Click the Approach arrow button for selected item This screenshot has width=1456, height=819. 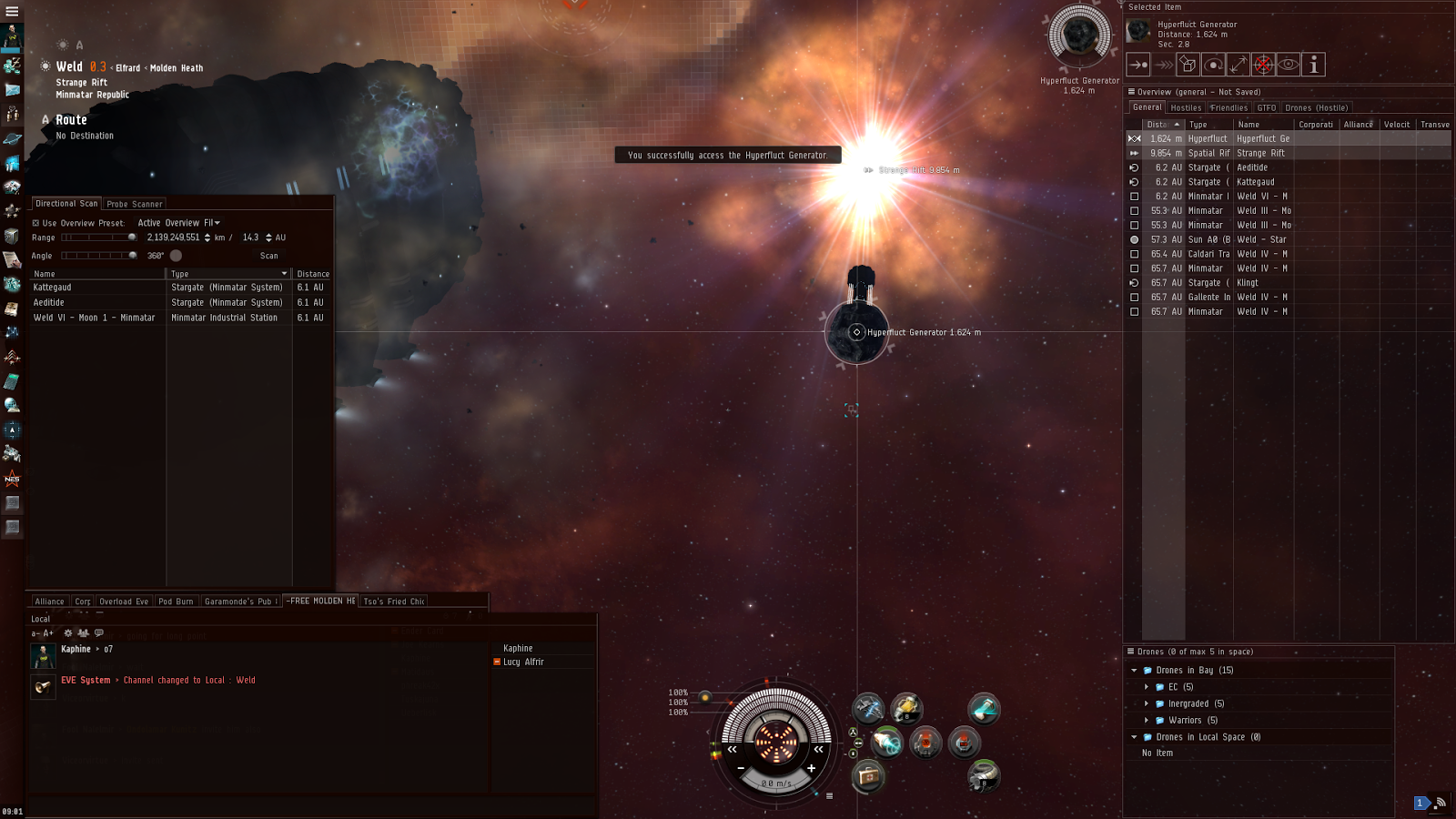point(1138,65)
